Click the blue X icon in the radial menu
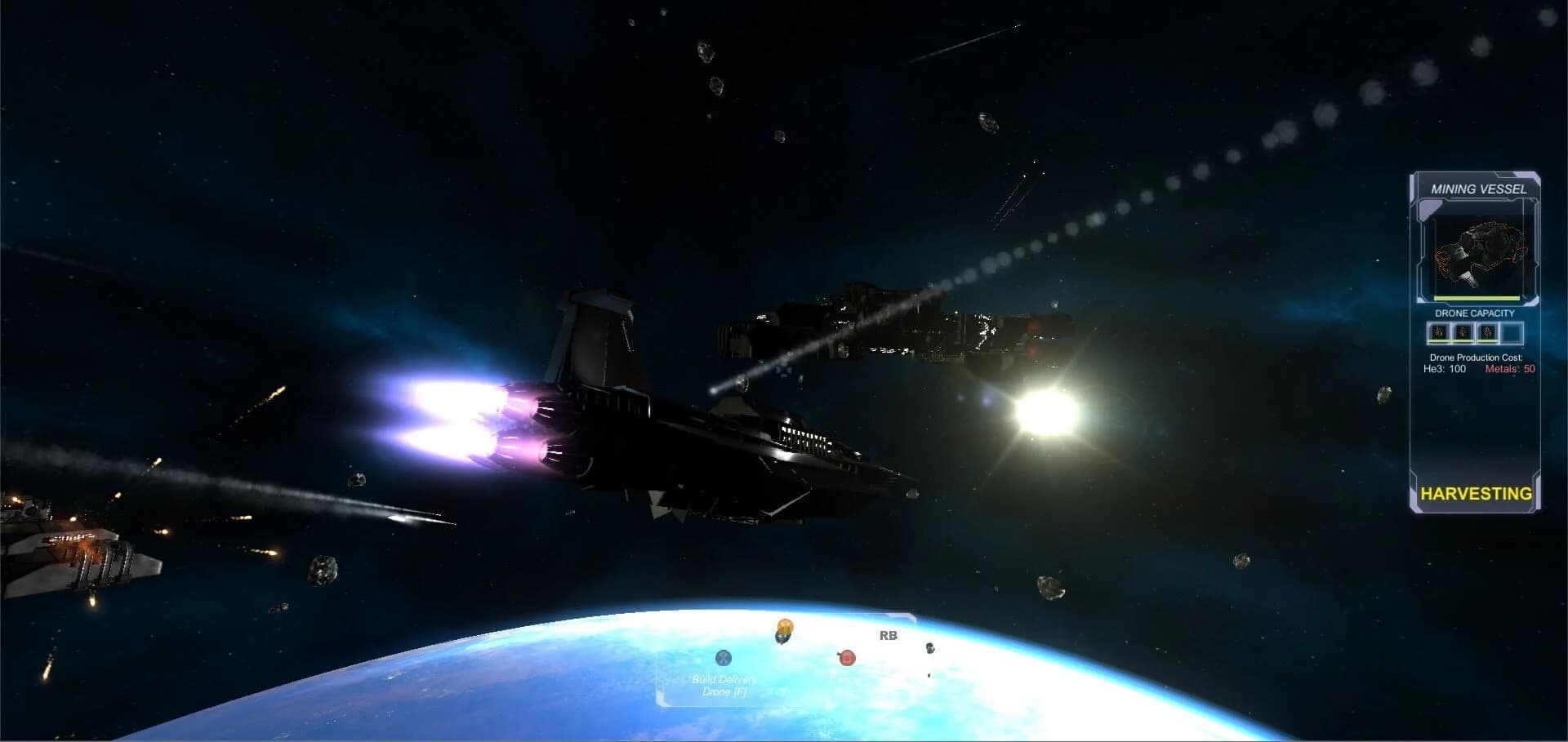Viewport: 1568px width, 742px height. point(723,658)
